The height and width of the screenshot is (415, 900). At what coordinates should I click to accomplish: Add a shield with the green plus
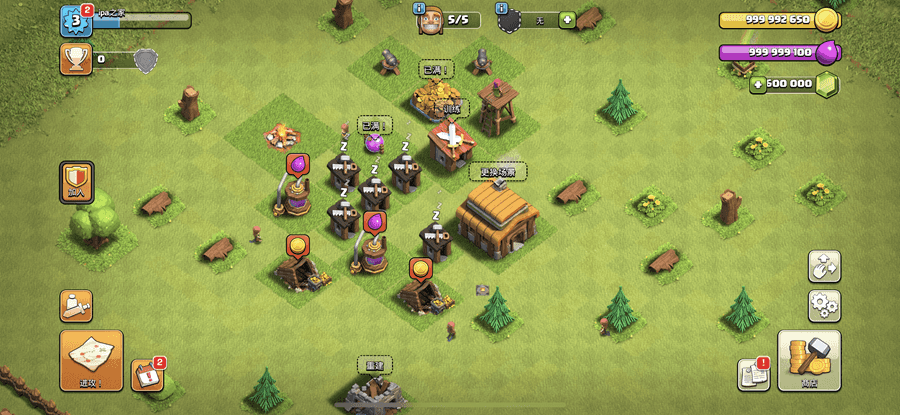567,19
